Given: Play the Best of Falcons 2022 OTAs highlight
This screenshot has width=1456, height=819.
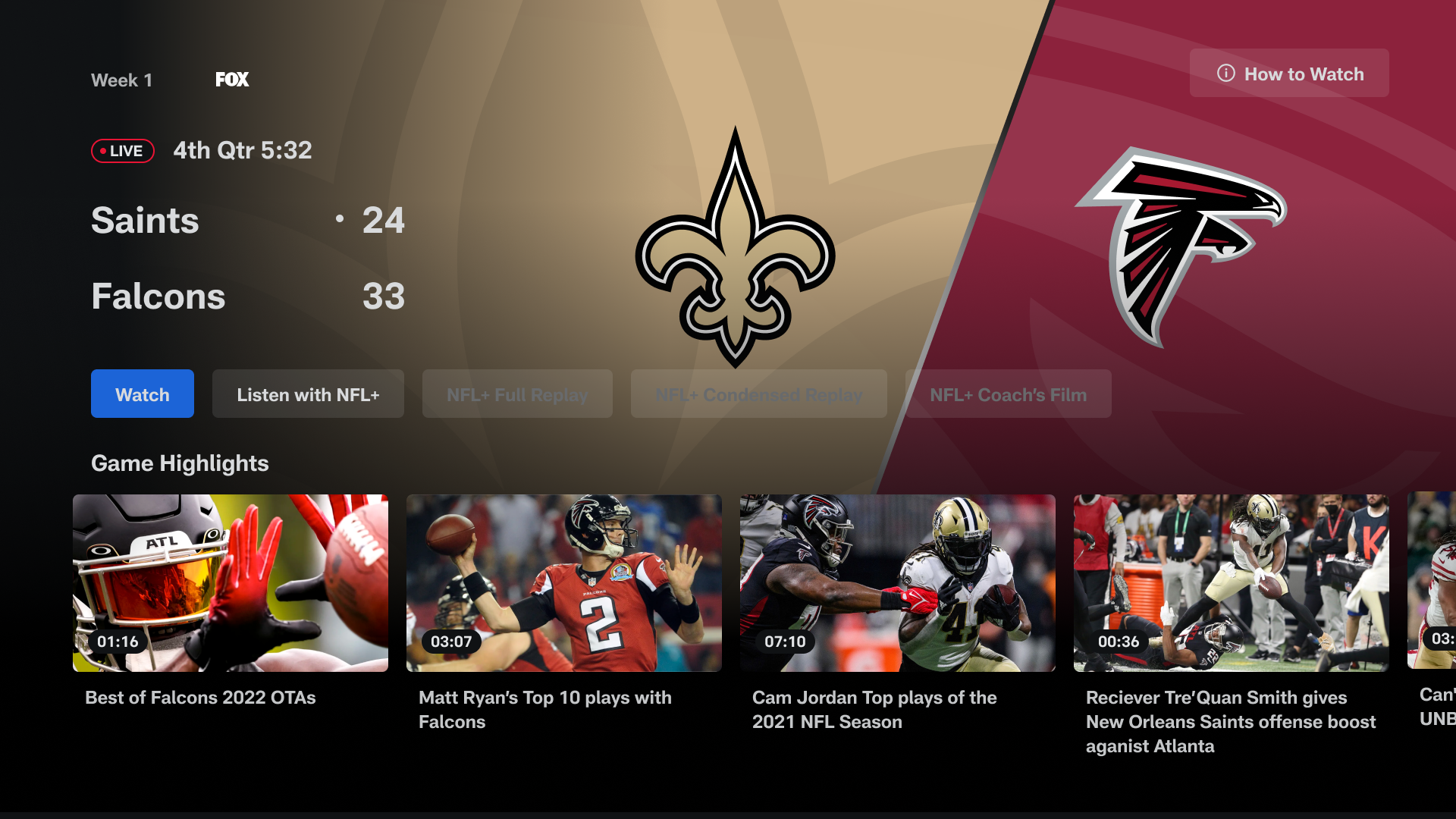Looking at the screenshot, I should pyautogui.click(x=231, y=582).
